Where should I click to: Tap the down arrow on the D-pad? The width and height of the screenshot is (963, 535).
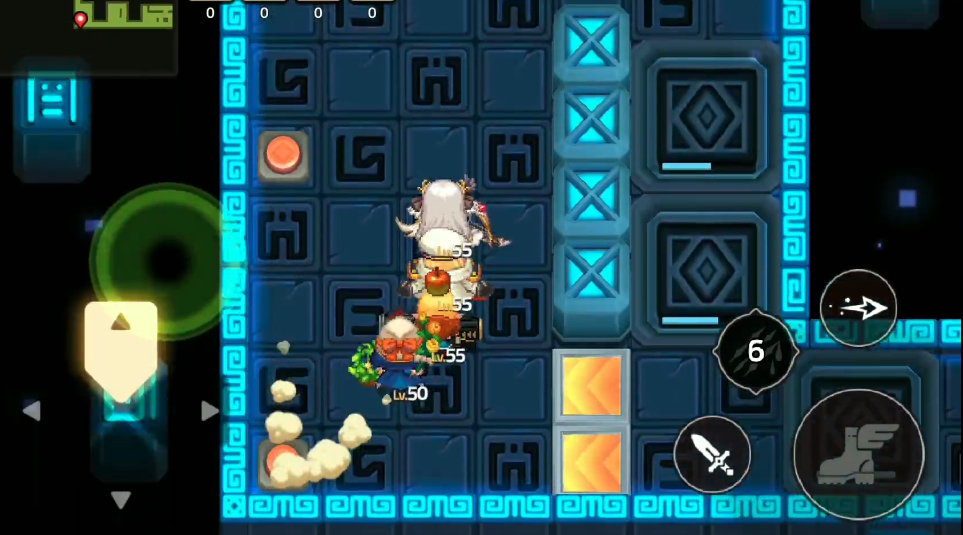click(121, 499)
